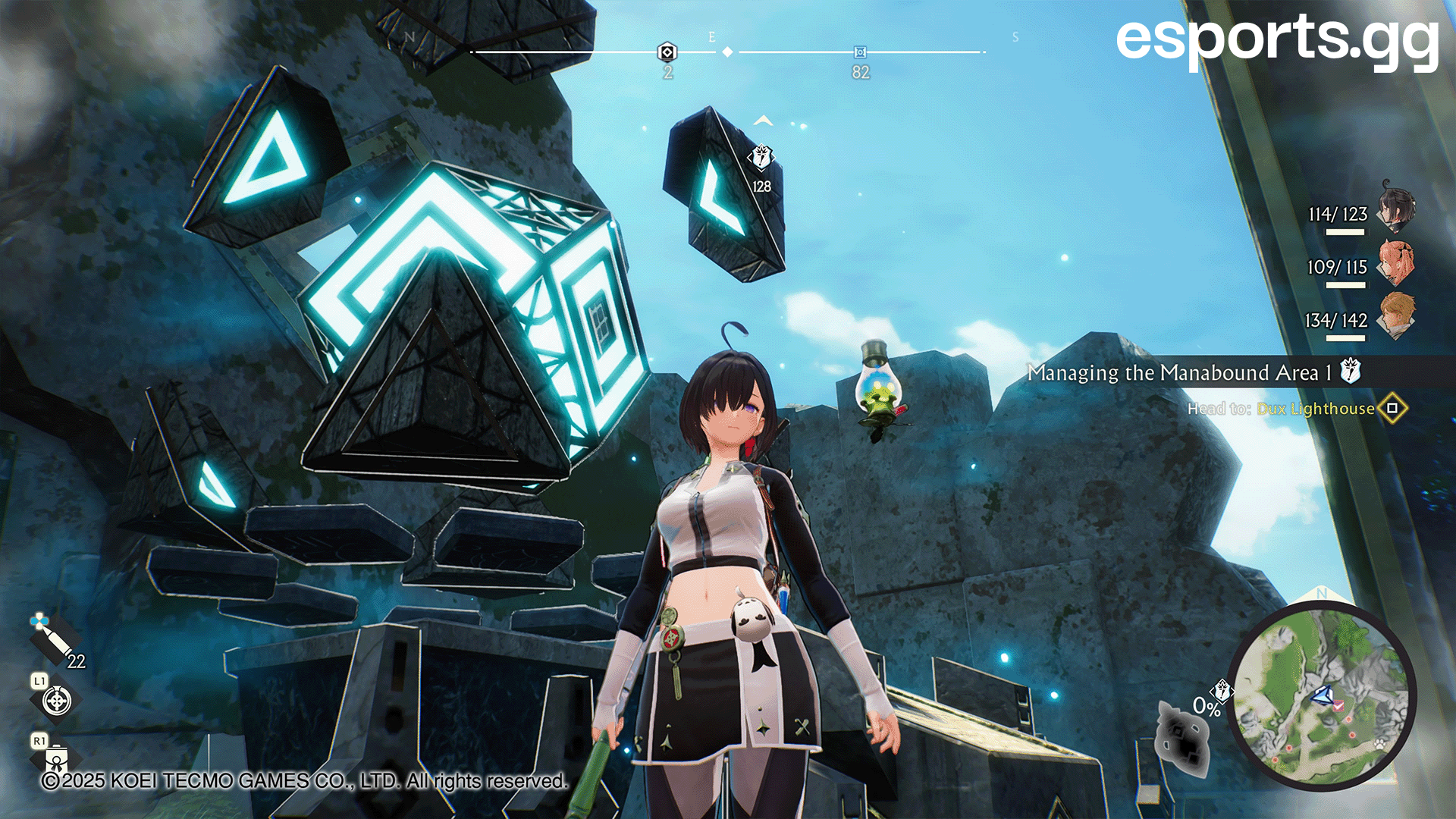The image size is (1456, 819).
Task: Click the blue player arrow on the minimap
Action: point(1323,695)
